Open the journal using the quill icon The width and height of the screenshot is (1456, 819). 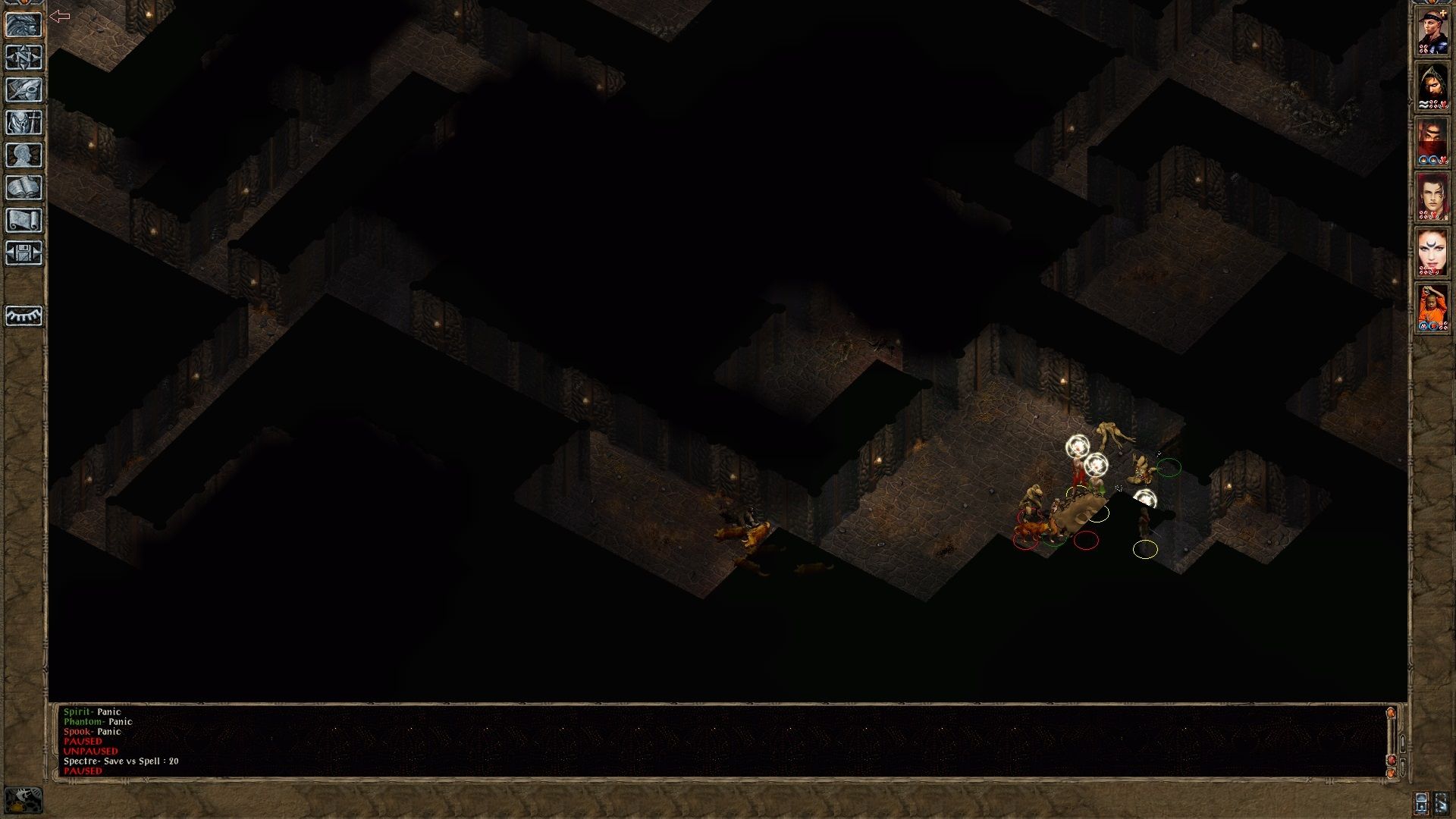[x=25, y=89]
